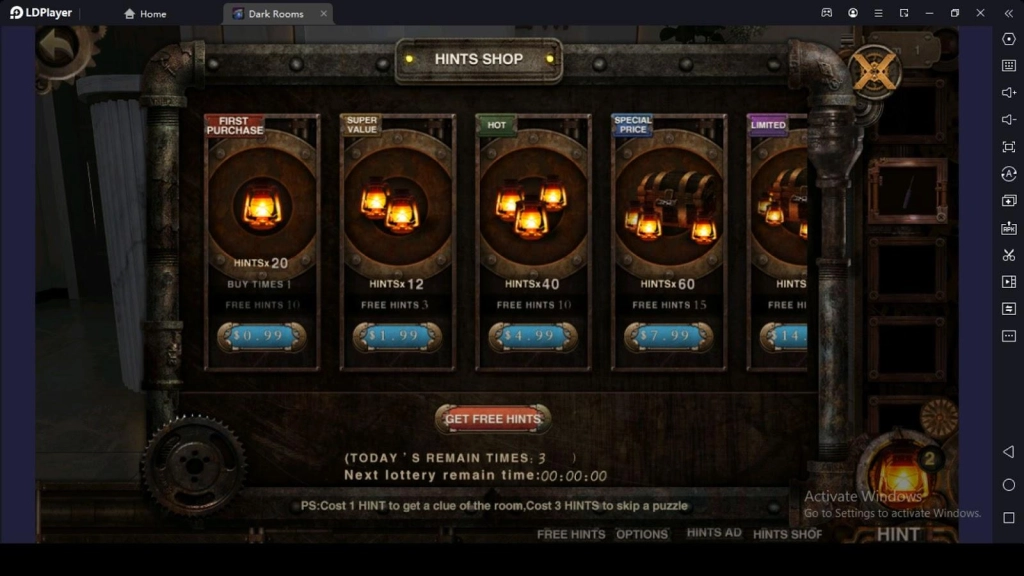Switch to the LDPlayer Home tab
The width and height of the screenshot is (1024, 576).
[x=145, y=14]
